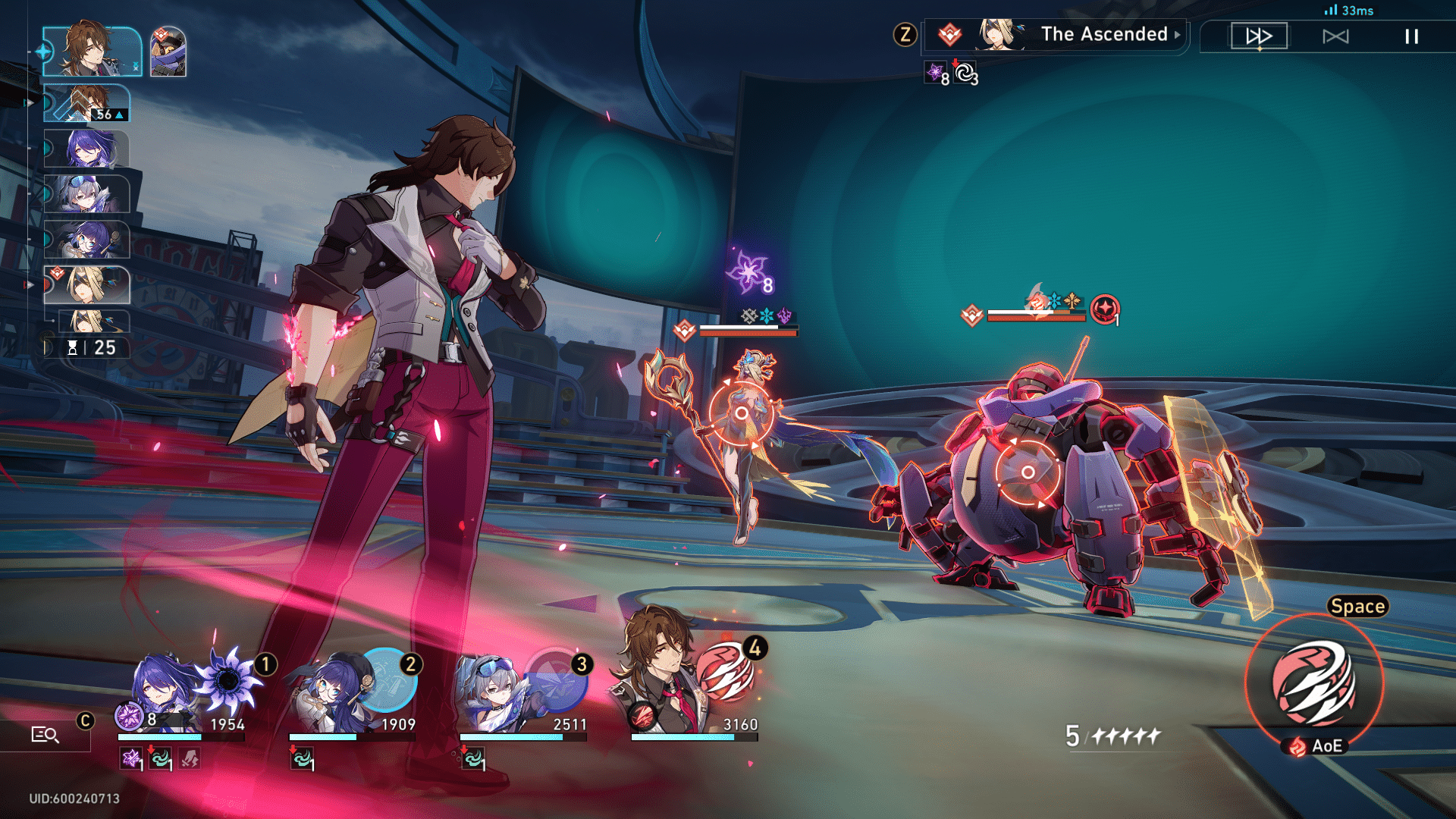
Task: Activate the silver-haired character's ultimate
Action: tap(558, 679)
